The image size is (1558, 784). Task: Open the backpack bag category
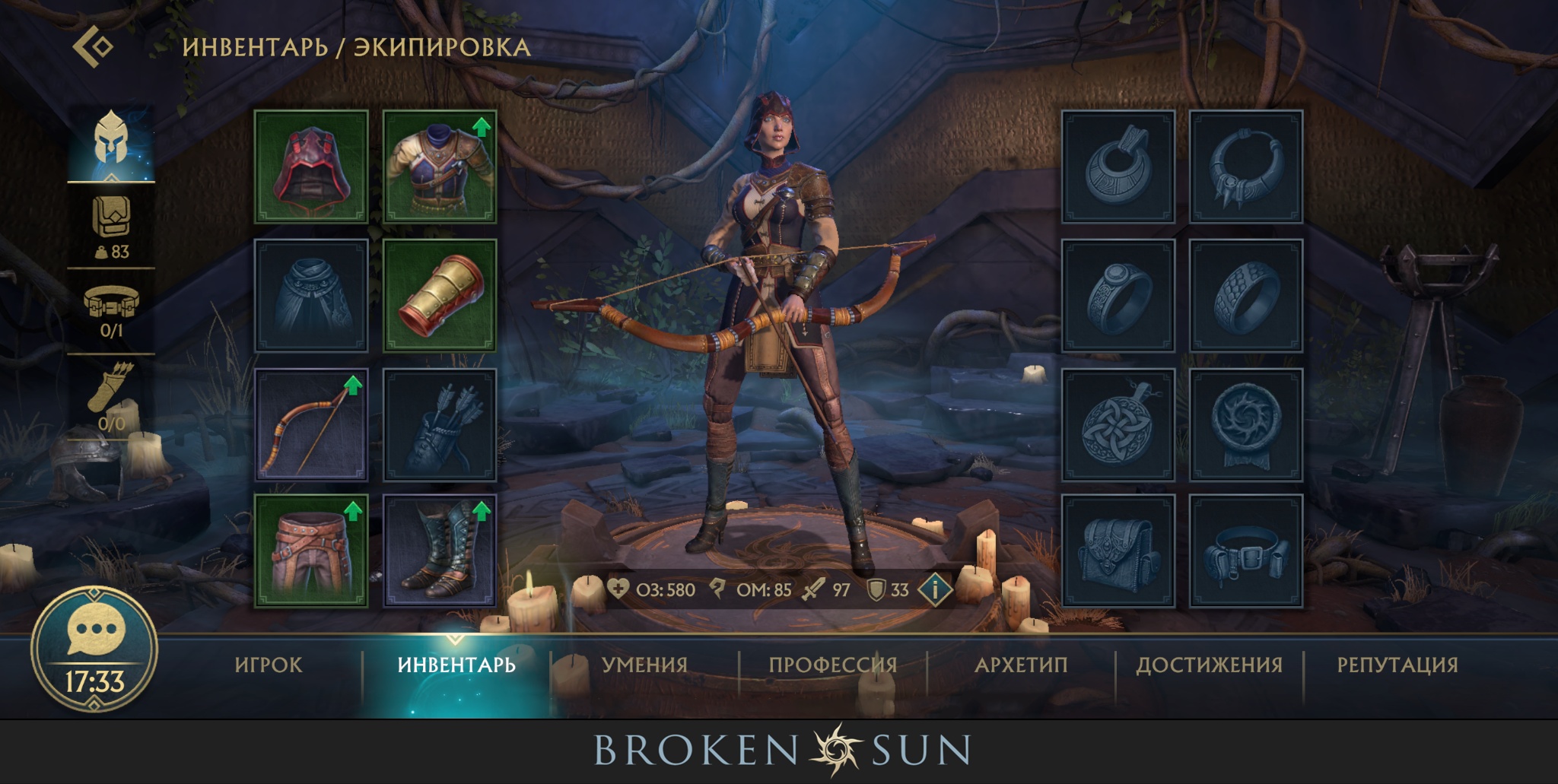pos(111,225)
